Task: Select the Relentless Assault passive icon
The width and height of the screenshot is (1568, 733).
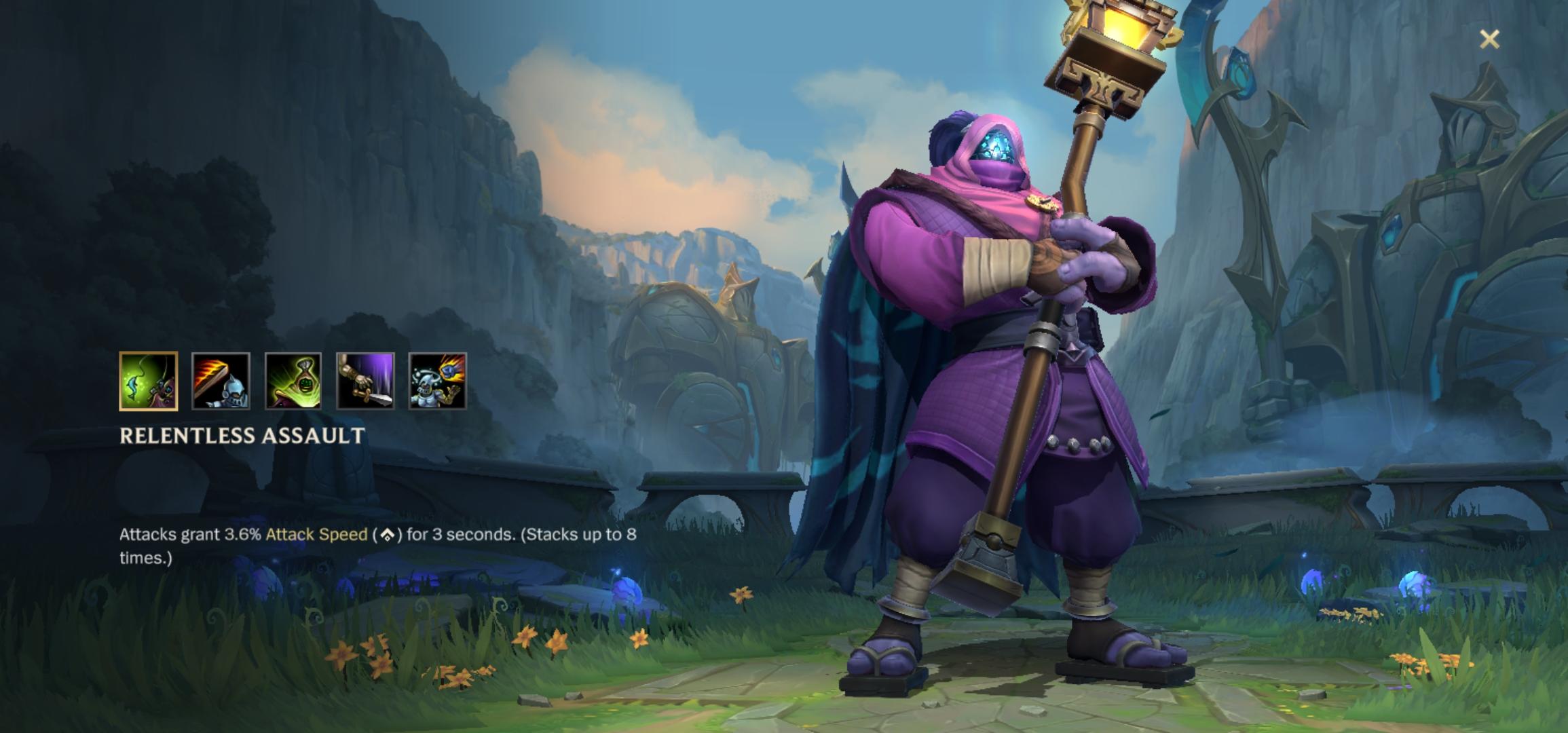Action: 148,381
